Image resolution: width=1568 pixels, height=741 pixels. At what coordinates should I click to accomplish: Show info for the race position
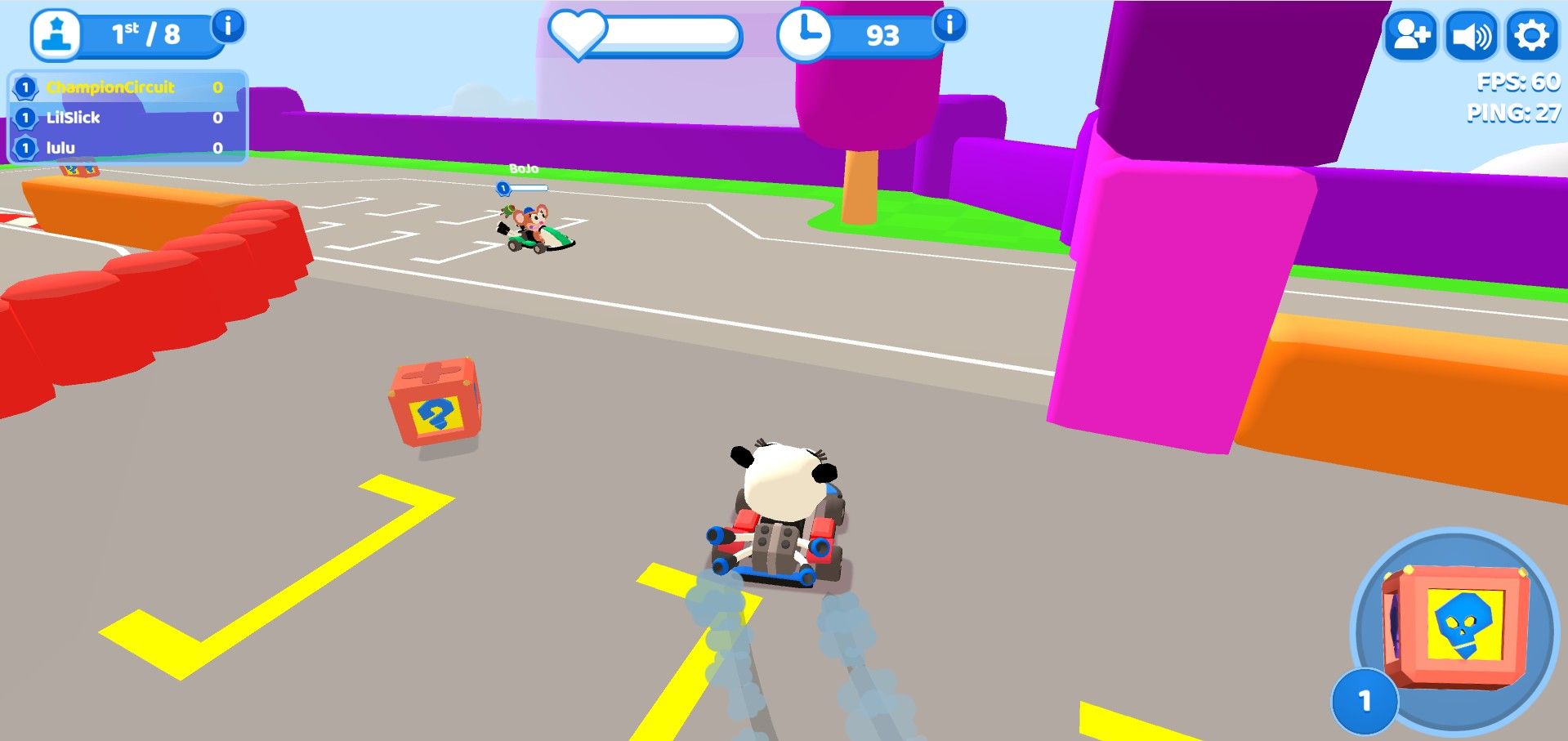(228, 26)
